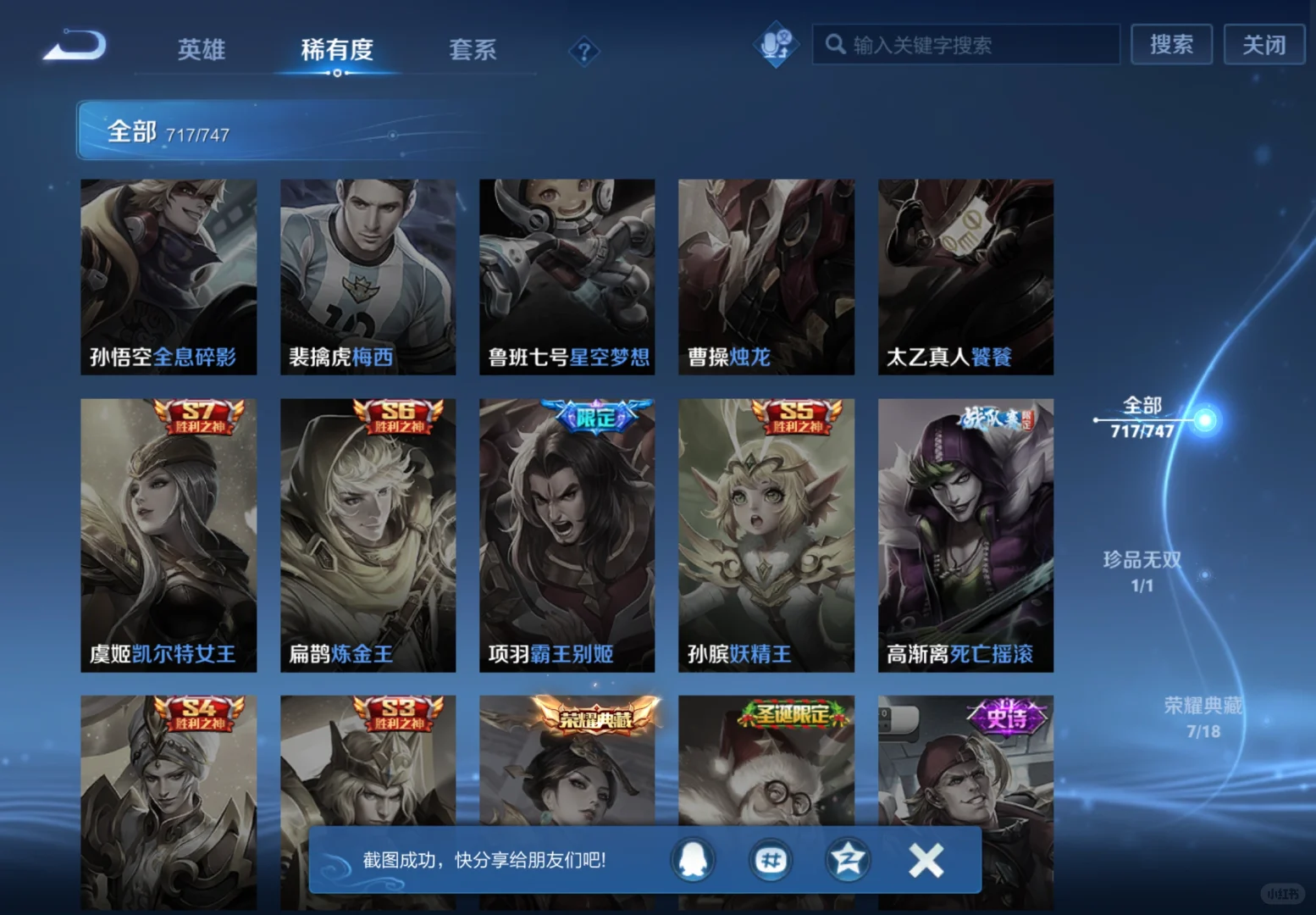
Task: Open the 孙悟空全息碎影 skin thumbnail
Action: [168, 275]
